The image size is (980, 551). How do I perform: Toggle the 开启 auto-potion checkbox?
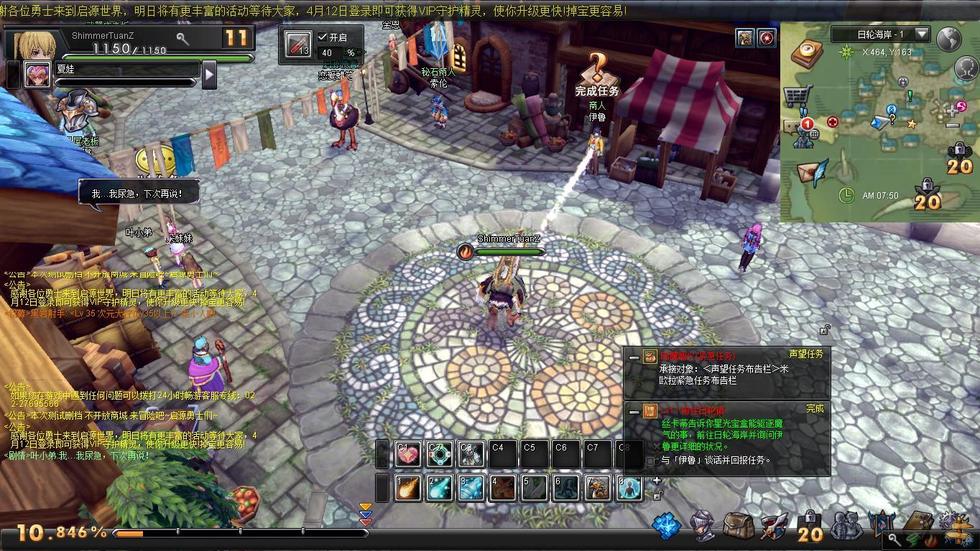[x=322, y=37]
